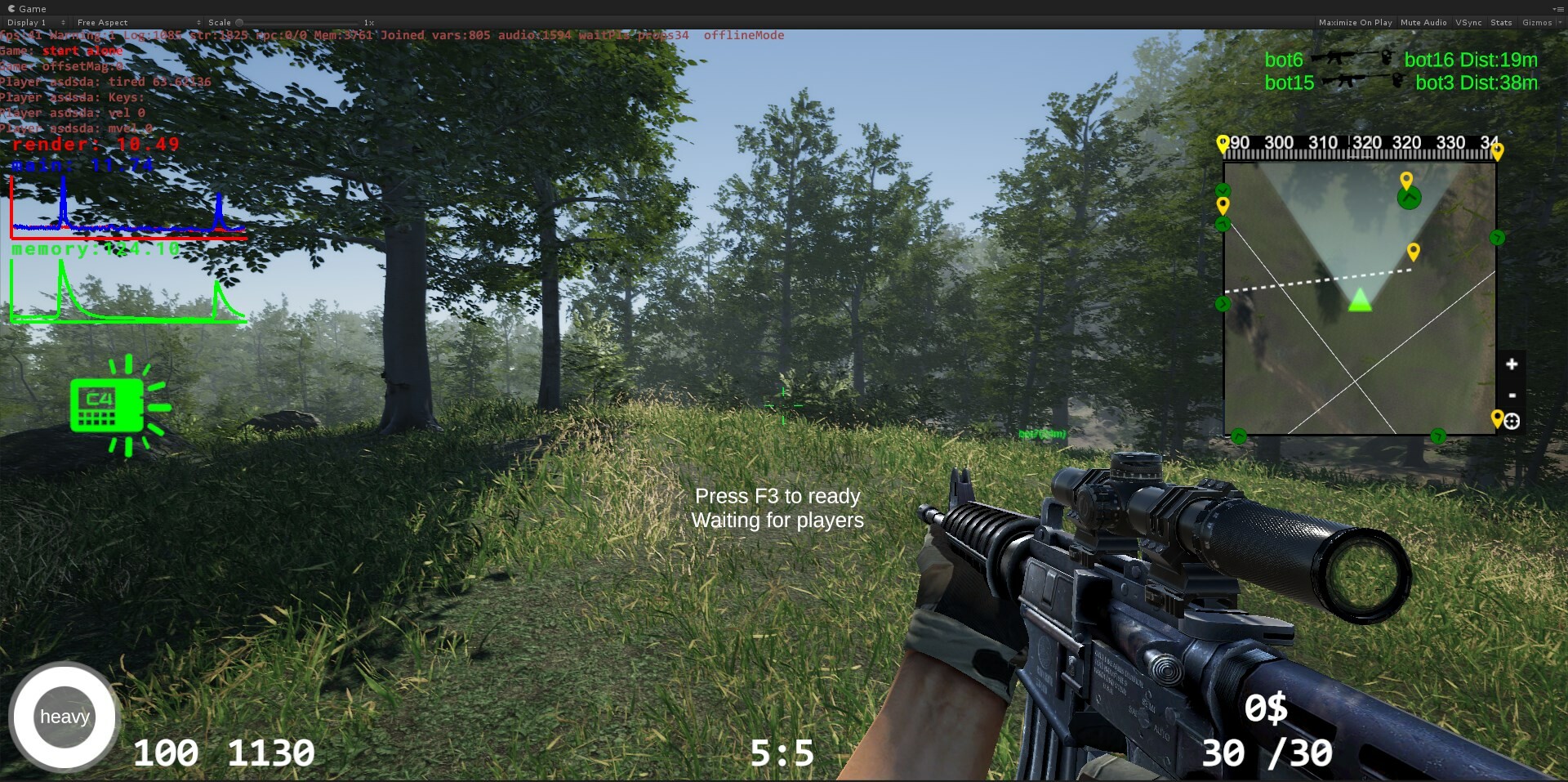Click the minimap zoom-in plus icon

[x=1512, y=363]
